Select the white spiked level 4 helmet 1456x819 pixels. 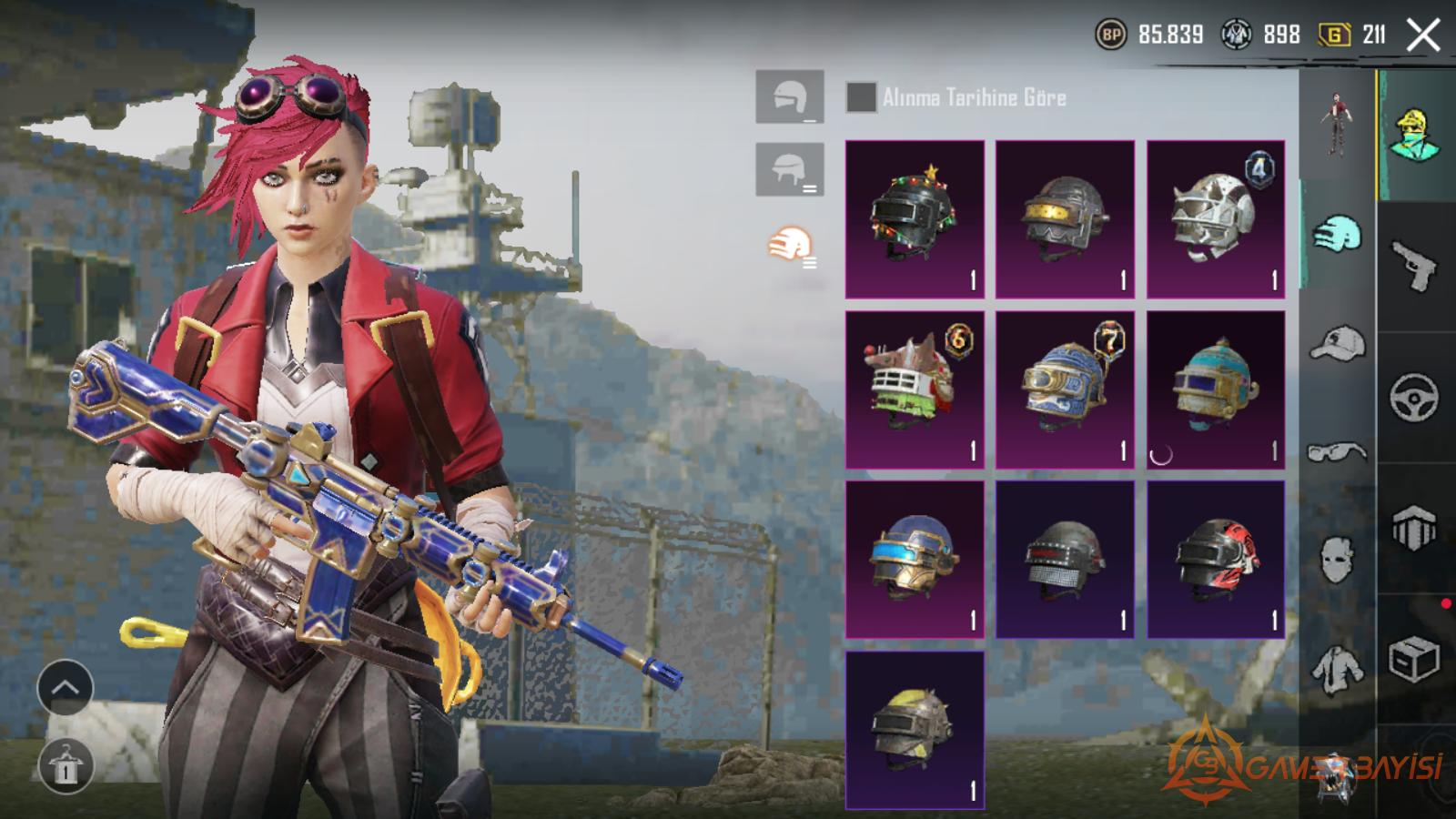(x=1216, y=219)
